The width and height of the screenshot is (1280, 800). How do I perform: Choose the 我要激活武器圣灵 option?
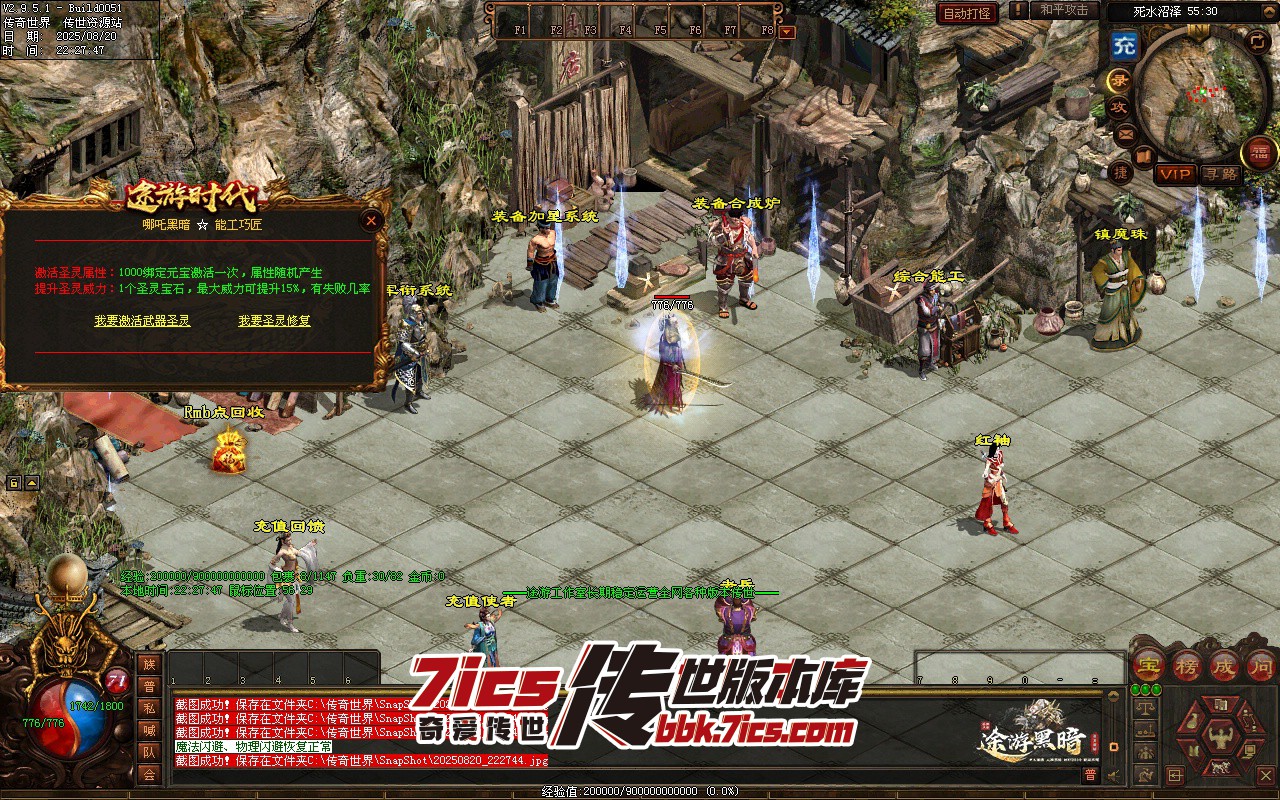pyautogui.click(x=142, y=321)
